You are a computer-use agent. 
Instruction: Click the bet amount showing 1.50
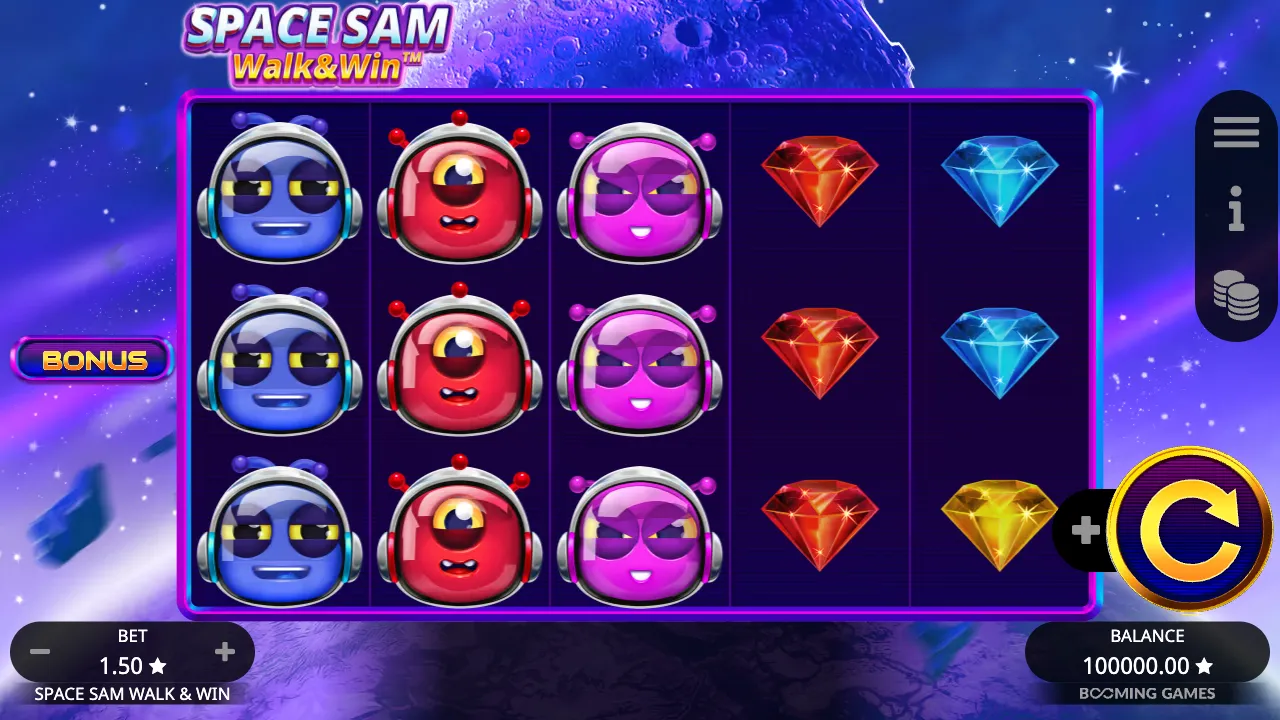(x=132, y=665)
